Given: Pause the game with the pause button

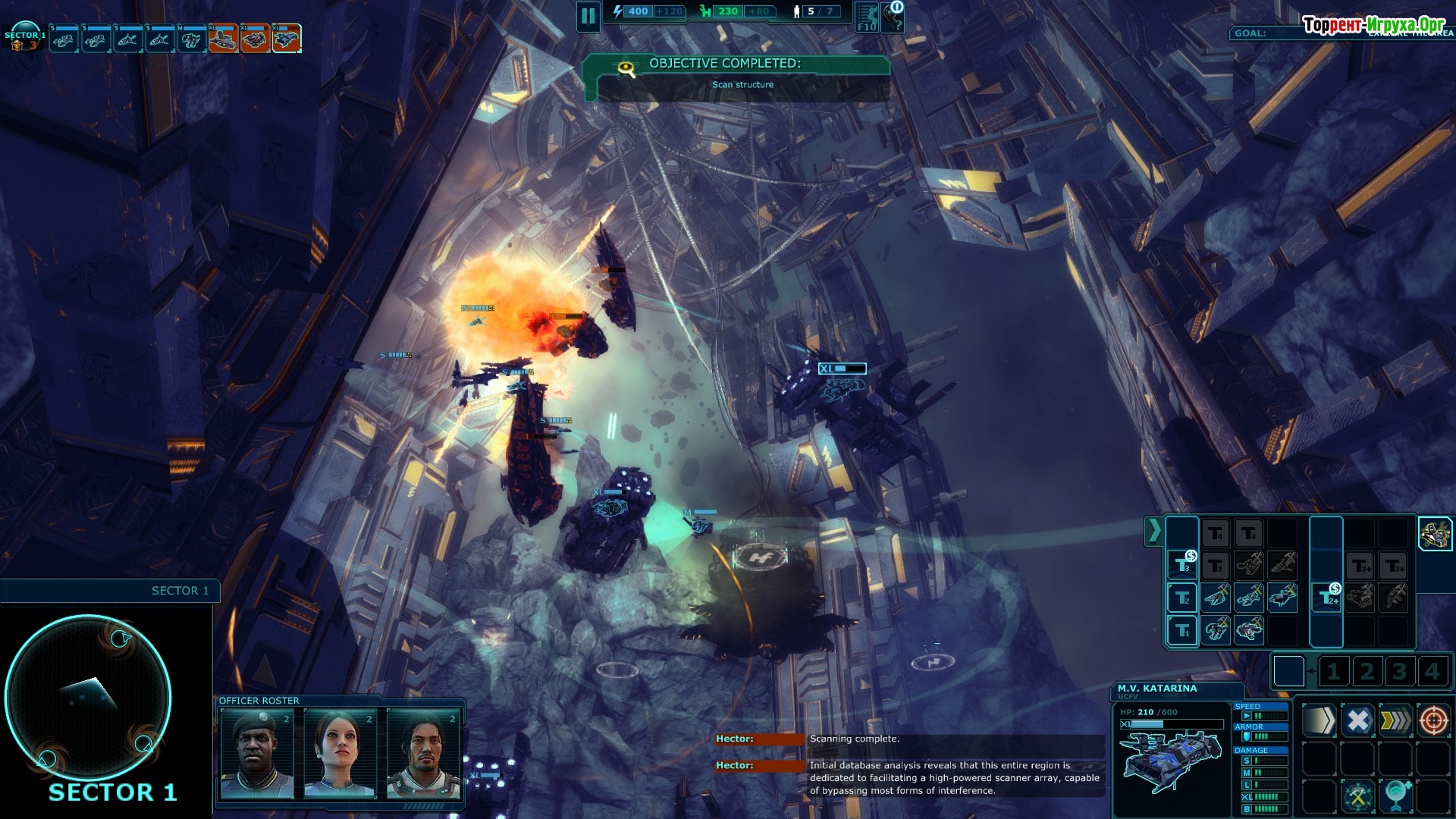Looking at the screenshot, I should click(x=588, y=16).
